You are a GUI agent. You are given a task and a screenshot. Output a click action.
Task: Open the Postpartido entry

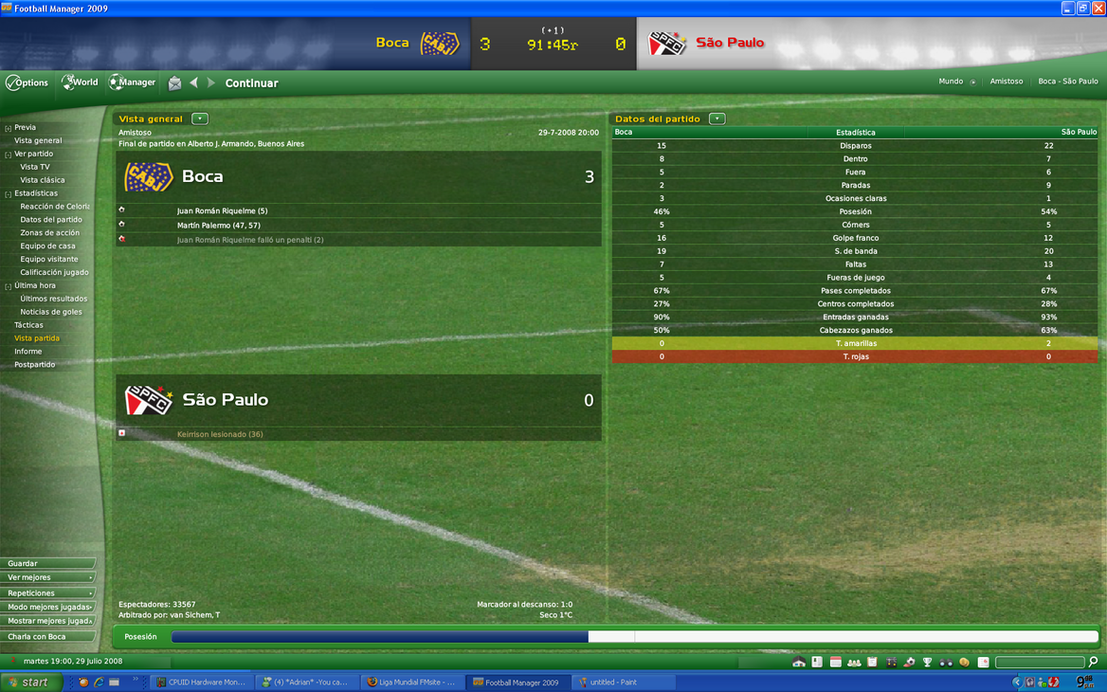pyautogui.click(x=35, y=365)
